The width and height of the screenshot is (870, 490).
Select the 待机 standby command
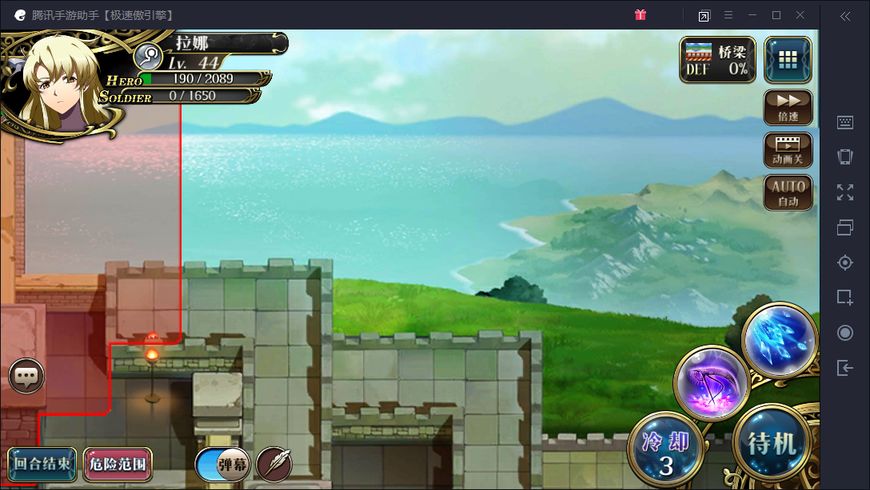[772, 443]
